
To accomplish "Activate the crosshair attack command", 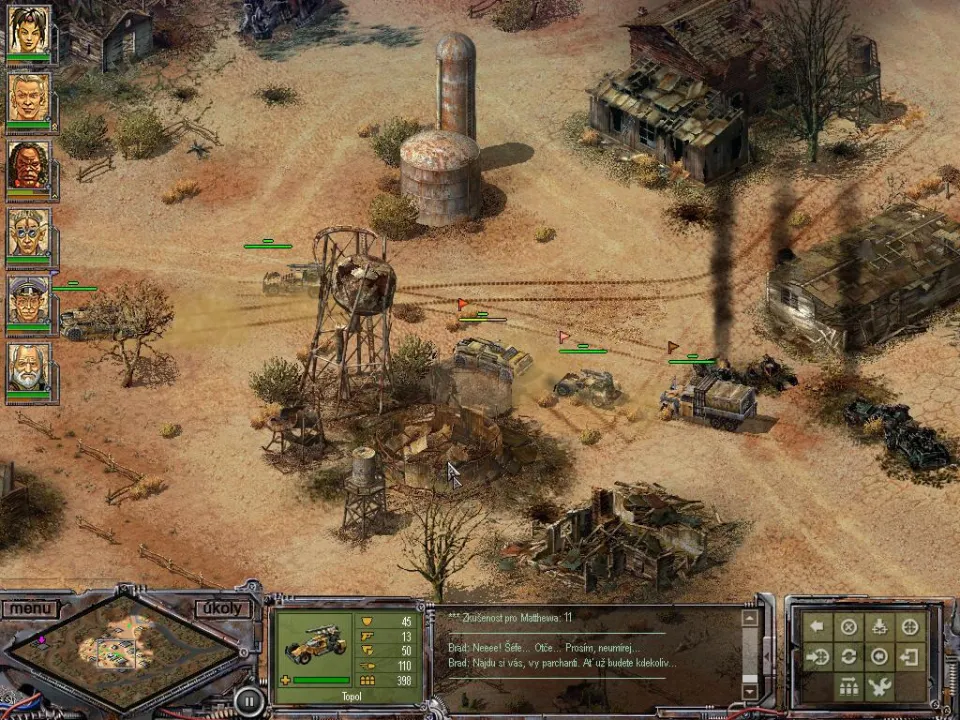I will [x=910, y=627].
